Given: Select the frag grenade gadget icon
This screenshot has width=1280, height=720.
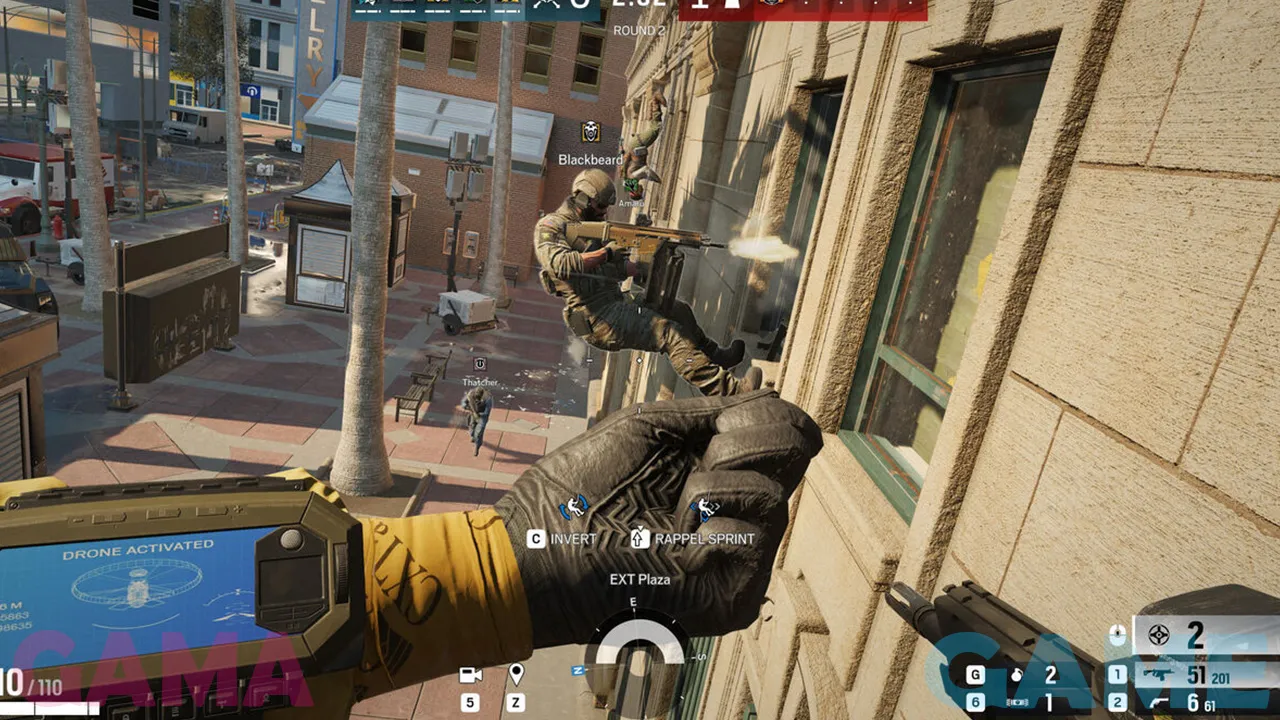Looking at the screenshot, I should (x=1016, y=676).
